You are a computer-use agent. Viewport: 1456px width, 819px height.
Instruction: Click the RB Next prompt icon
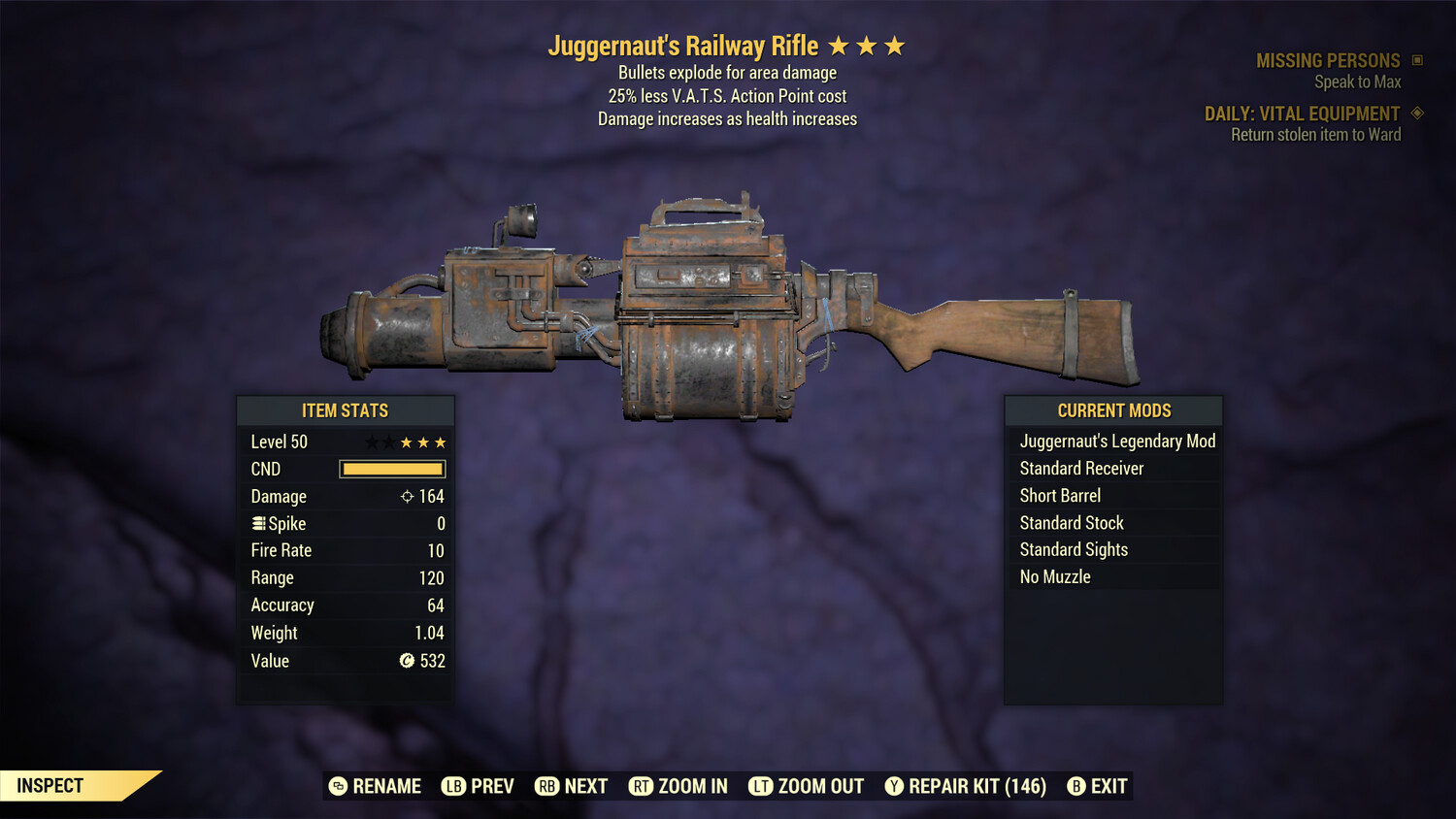coord(545,786)
